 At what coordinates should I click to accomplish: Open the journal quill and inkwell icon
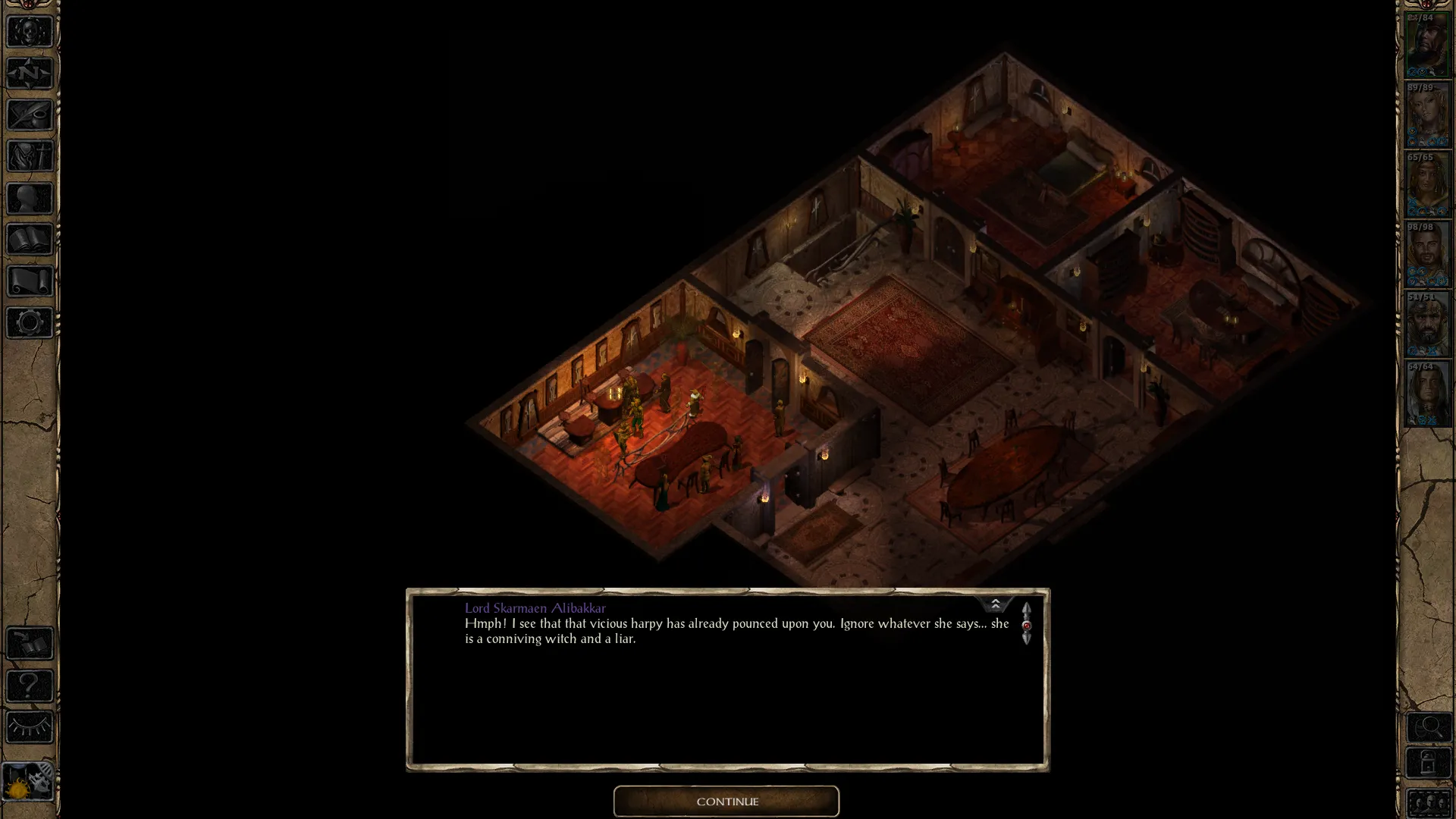[30, 115]
